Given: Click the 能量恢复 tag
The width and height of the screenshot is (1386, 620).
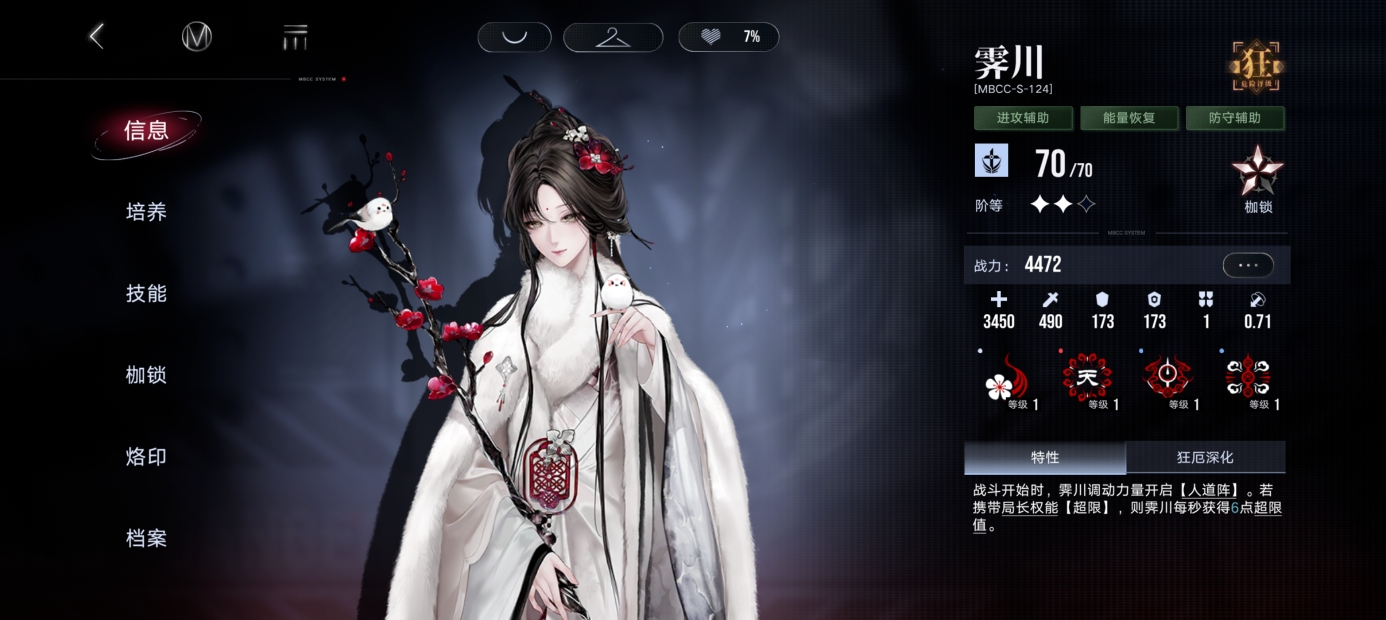Looking at the screenshot, I should click(x=1129, y=118).
